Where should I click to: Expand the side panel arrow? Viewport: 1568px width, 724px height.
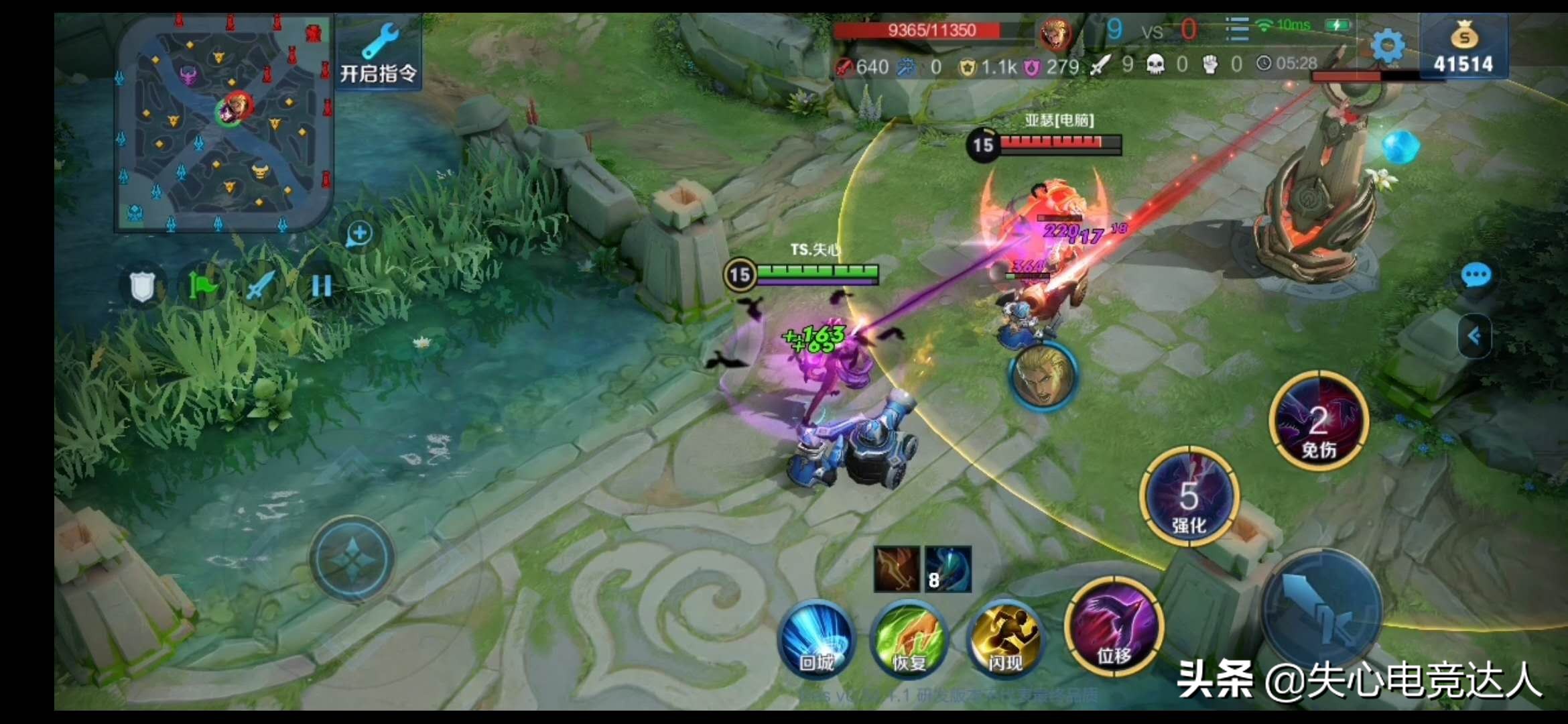coord(1474,336)
